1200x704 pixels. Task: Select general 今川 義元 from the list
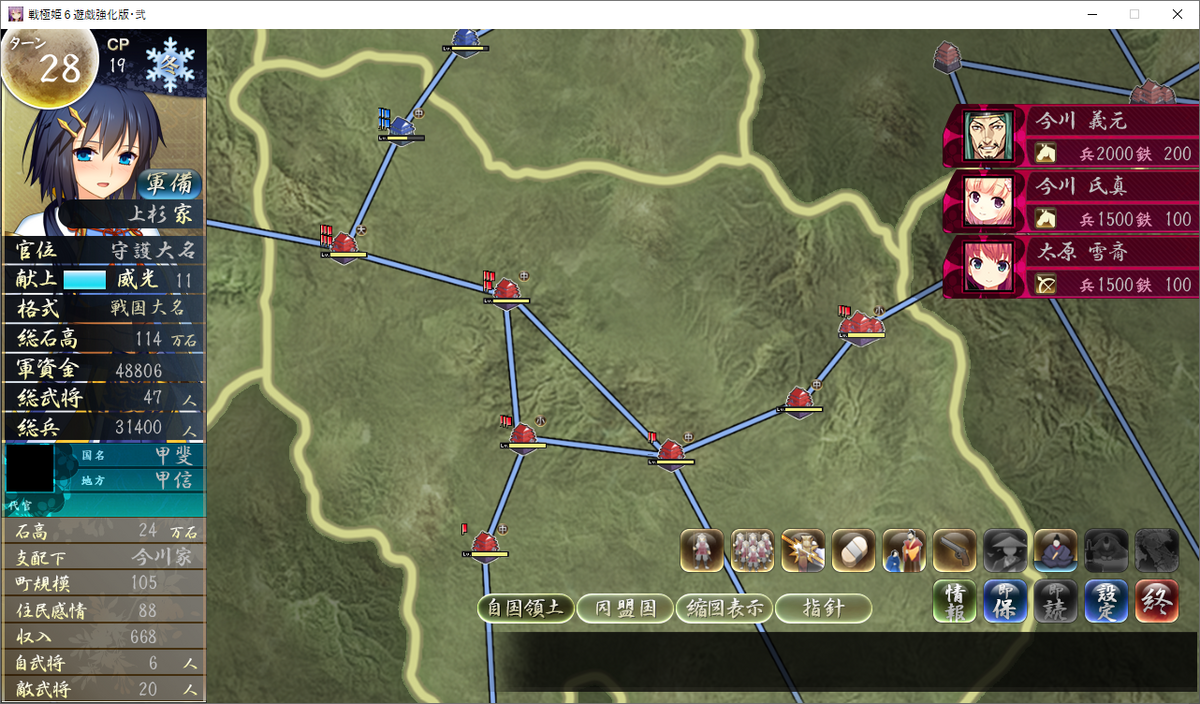tap(1070, 136)
